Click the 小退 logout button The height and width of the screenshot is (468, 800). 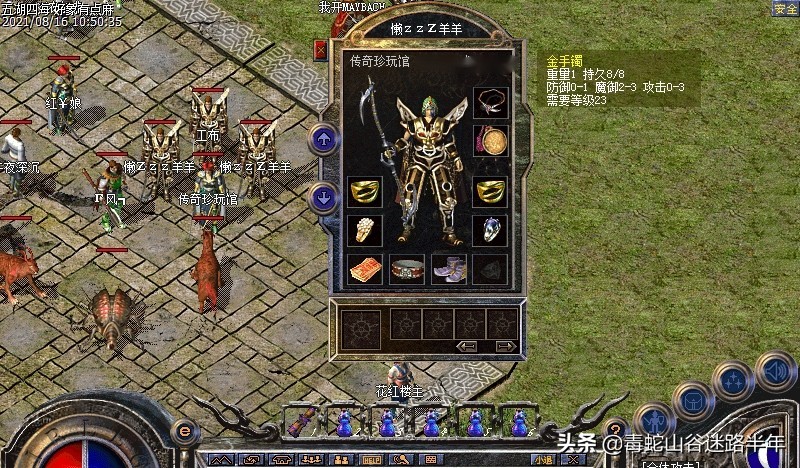543,461
